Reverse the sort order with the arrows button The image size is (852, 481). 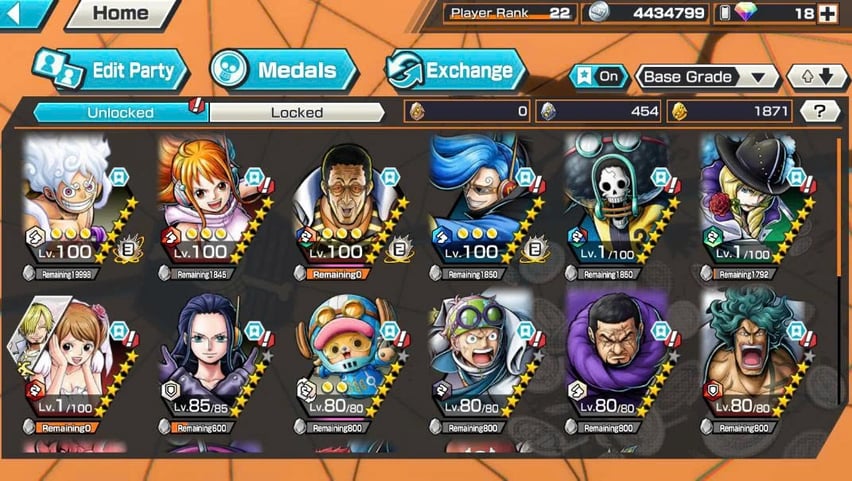click(817, 77)
